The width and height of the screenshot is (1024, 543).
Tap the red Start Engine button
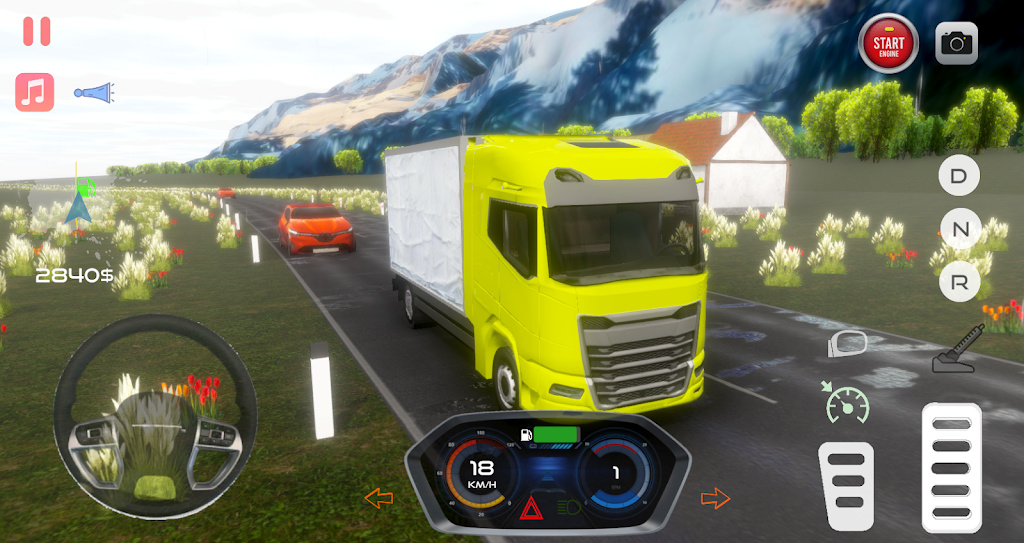pyautogui.click(x=888, y=43)
